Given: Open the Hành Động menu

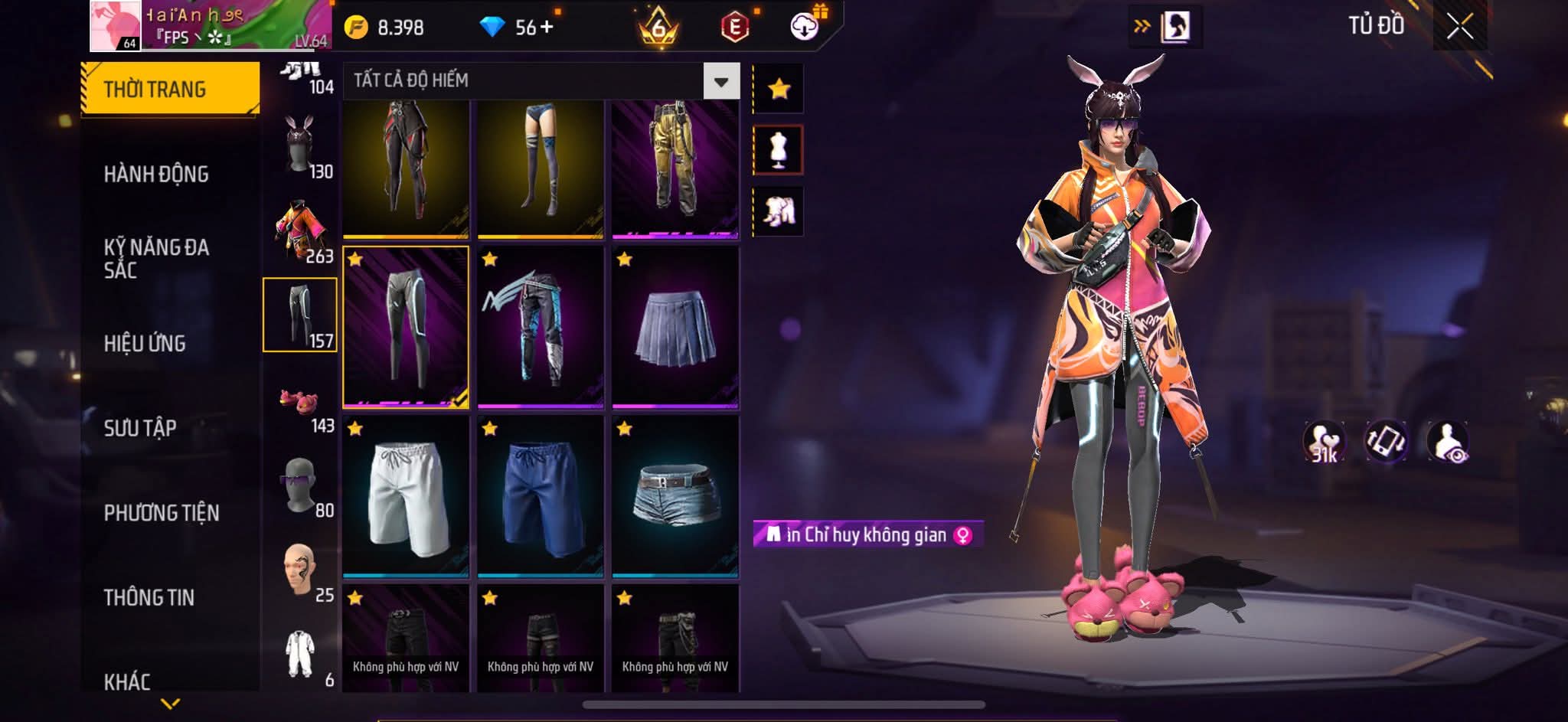Looking at the screenshot, I should pyautogui.click(x=156, y=174).
